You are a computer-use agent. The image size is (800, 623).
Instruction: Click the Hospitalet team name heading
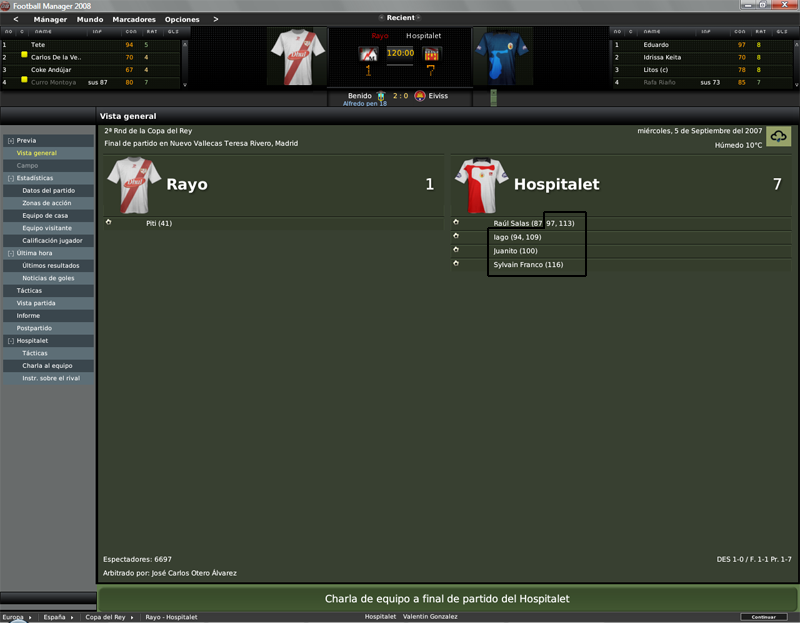tap(556, 185)
